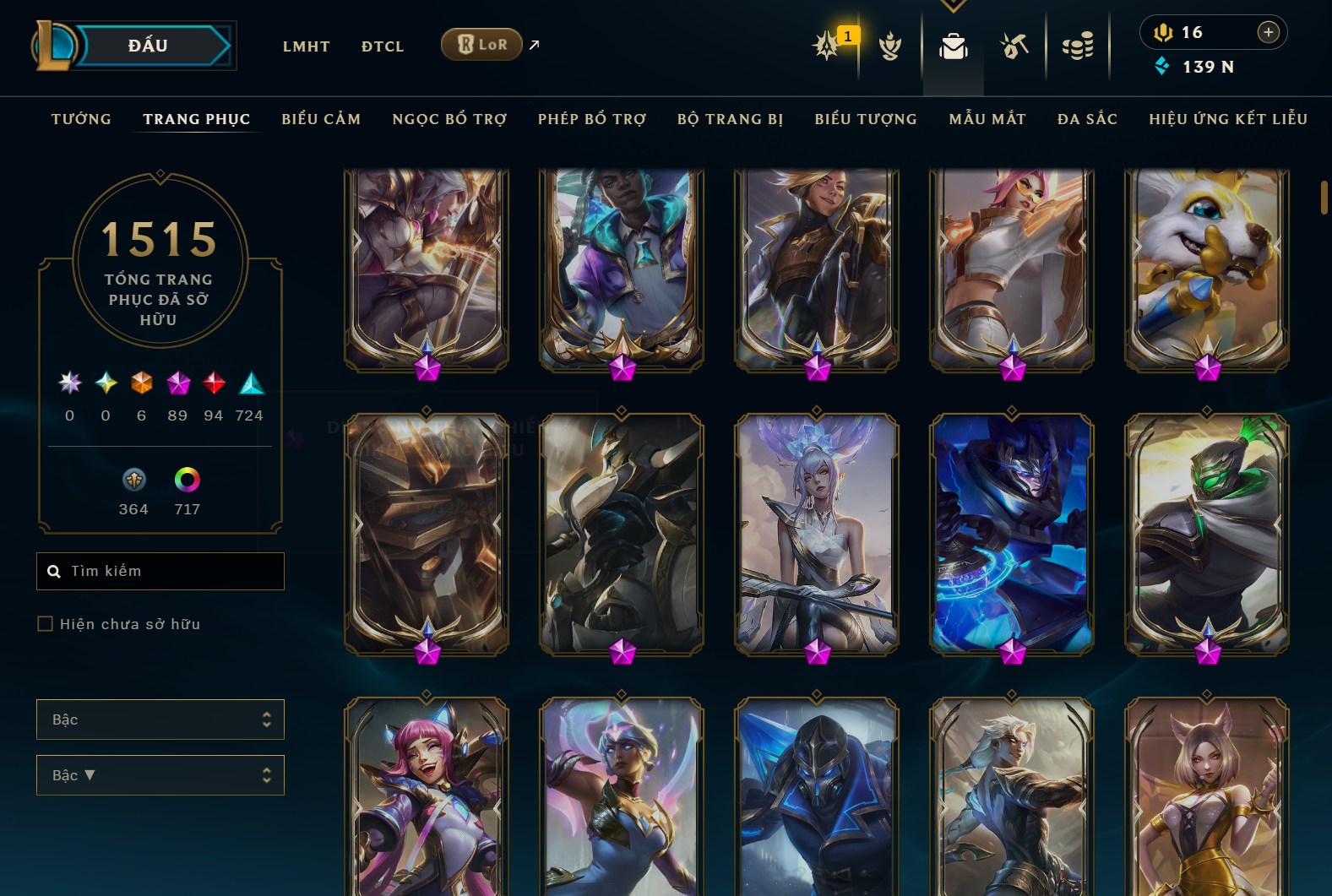Open the Bậc ▼ filter dropdown

pos(160,775)
